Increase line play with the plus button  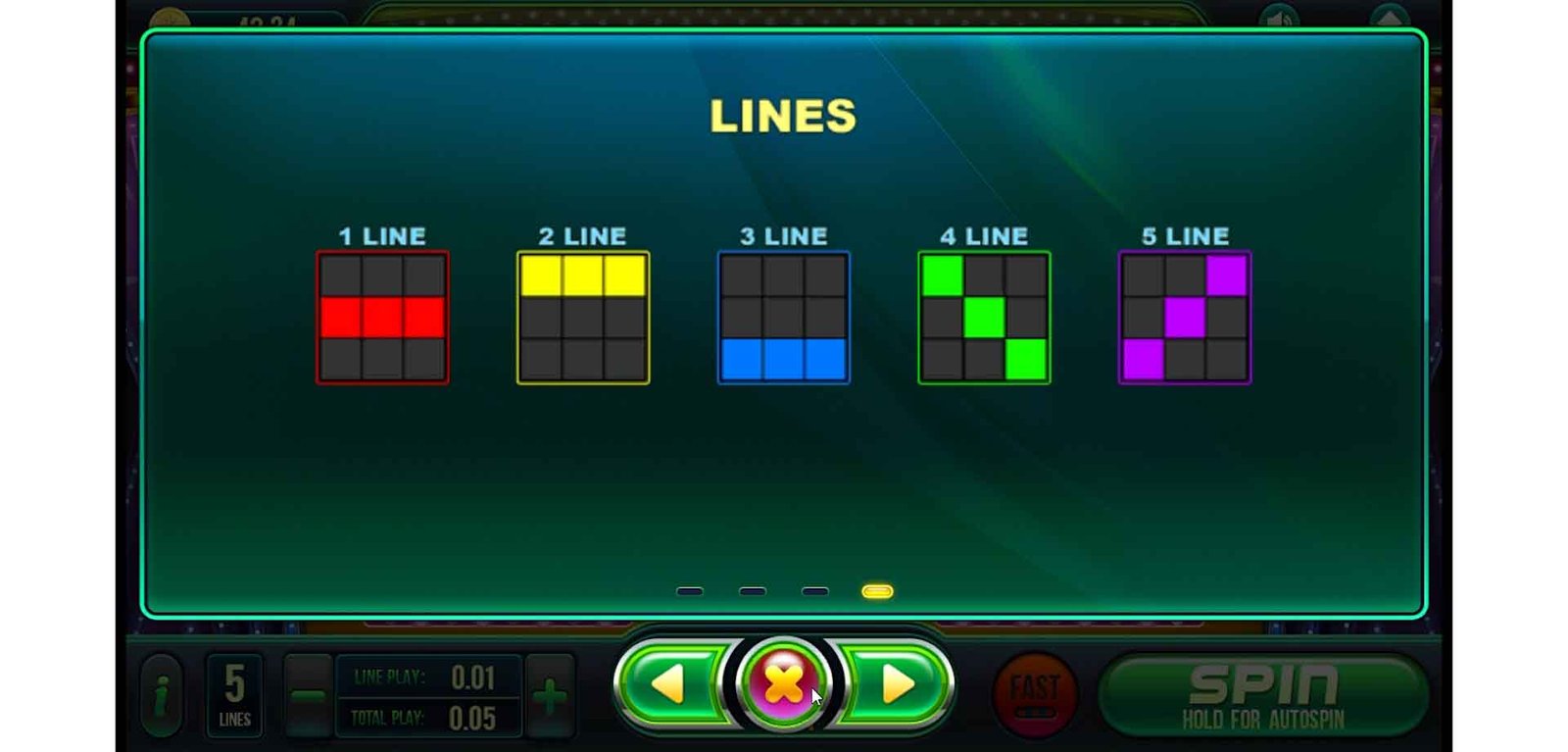[550, 696]
